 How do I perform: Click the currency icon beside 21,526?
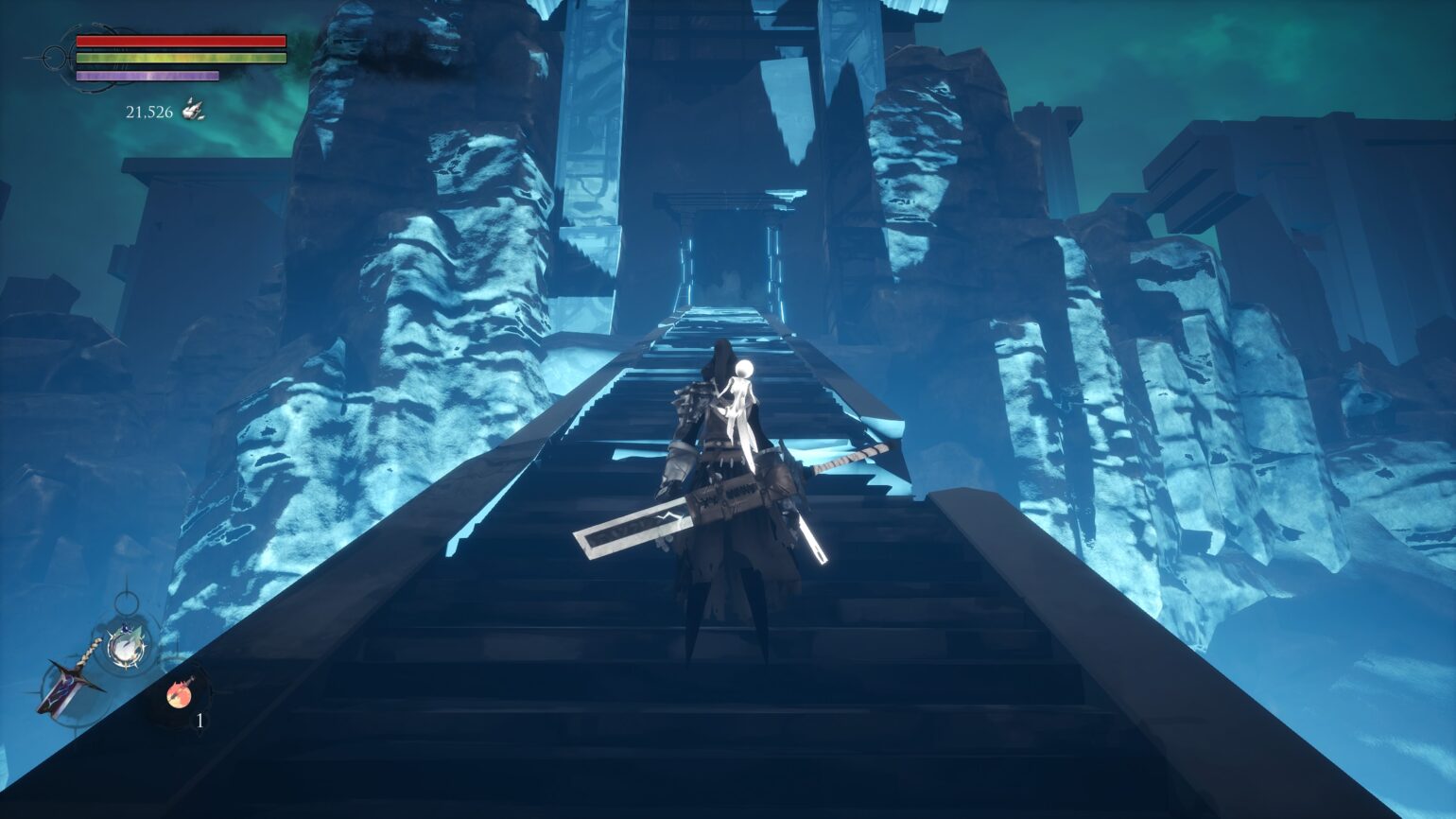193,111
